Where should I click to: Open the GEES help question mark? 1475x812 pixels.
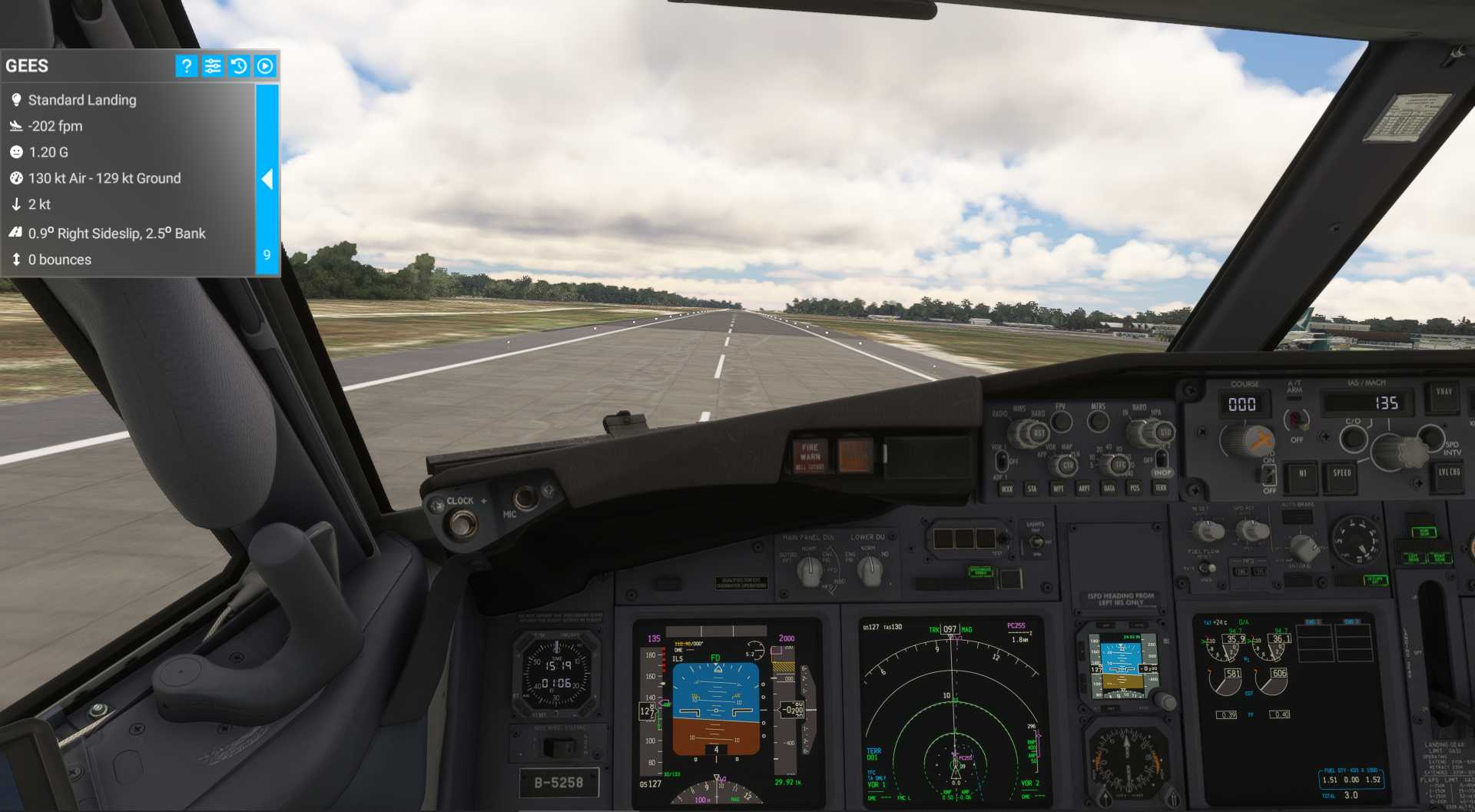tap(186, 66)
